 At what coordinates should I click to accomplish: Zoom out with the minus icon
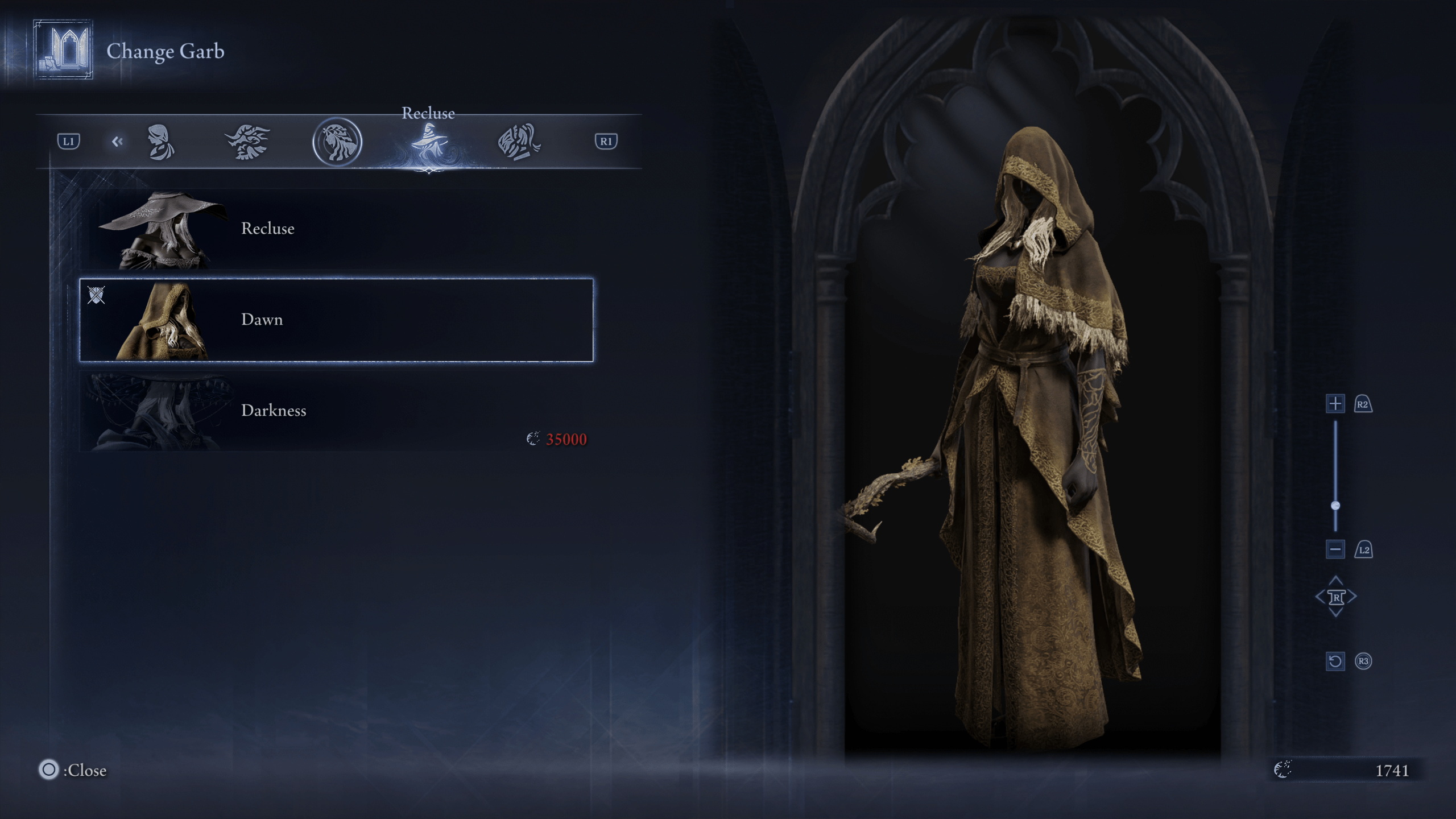coord(1335,550)
